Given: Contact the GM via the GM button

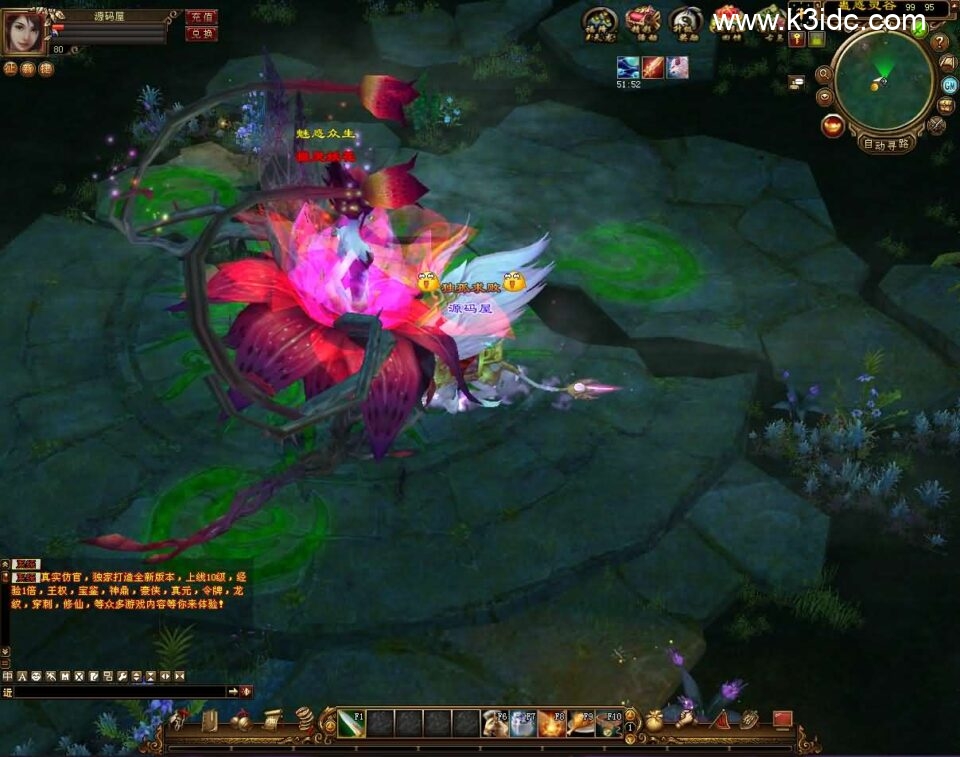Looking at the screenshot, I should 949,84.
